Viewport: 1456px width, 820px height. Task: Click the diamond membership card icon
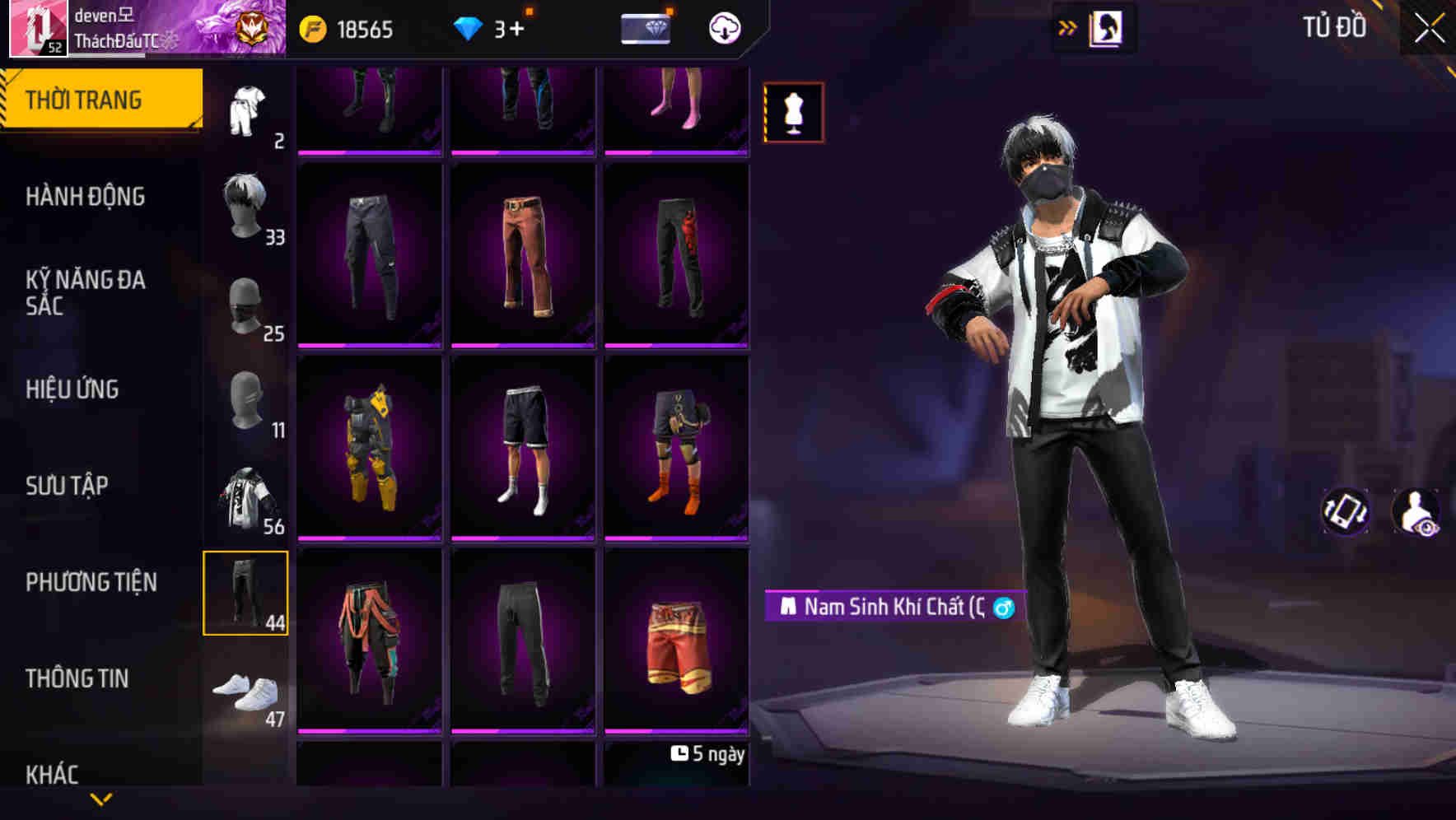click(x=646, y=29)
